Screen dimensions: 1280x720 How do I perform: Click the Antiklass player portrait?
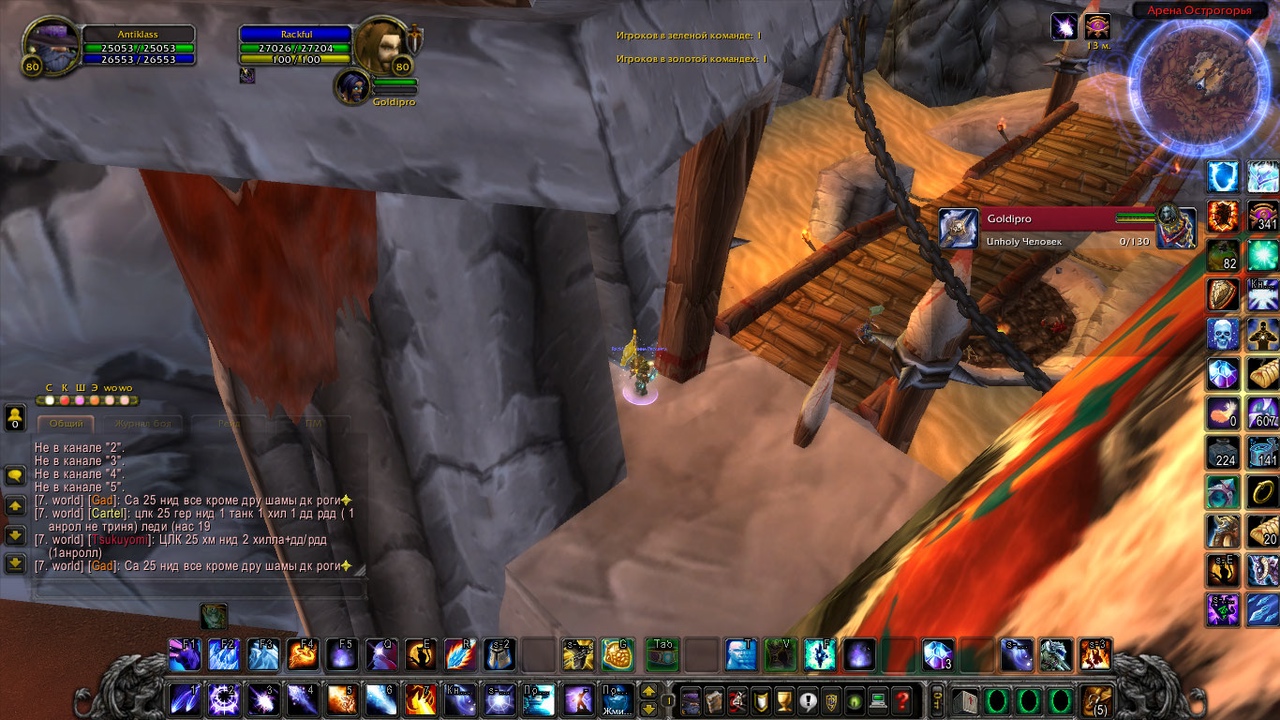tap(50, 47)
